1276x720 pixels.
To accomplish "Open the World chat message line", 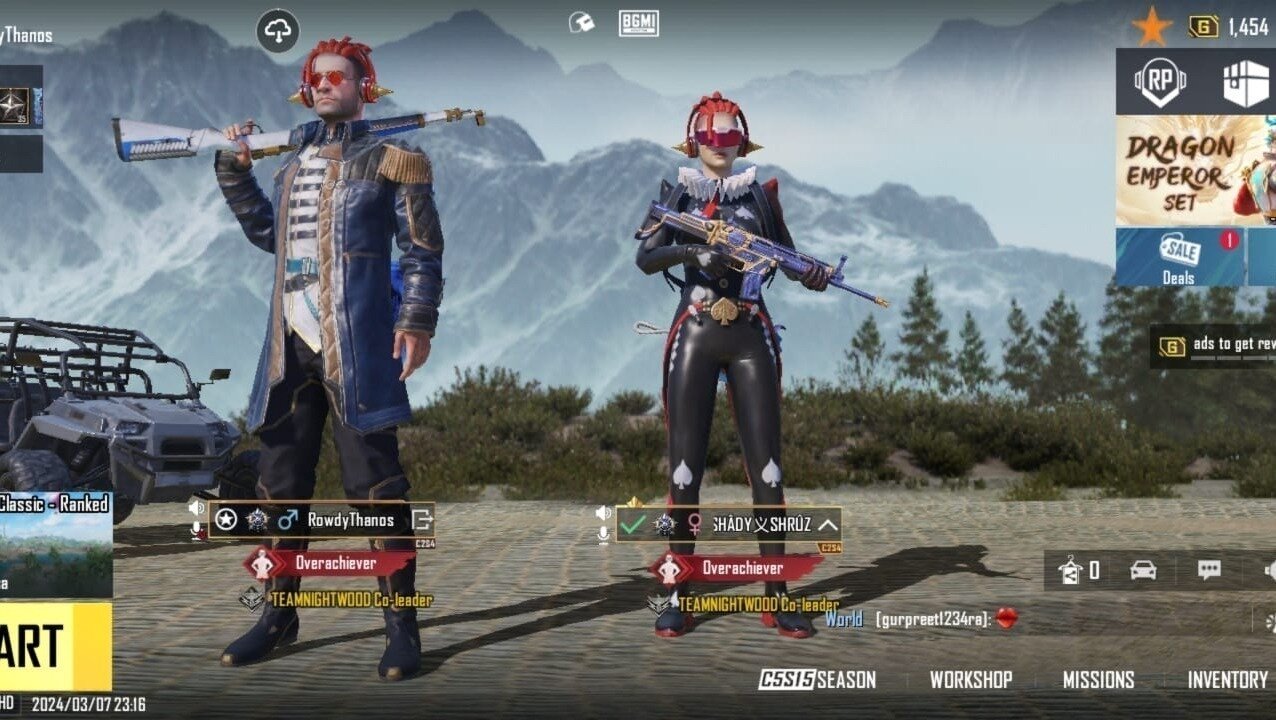I will (920, 620).
